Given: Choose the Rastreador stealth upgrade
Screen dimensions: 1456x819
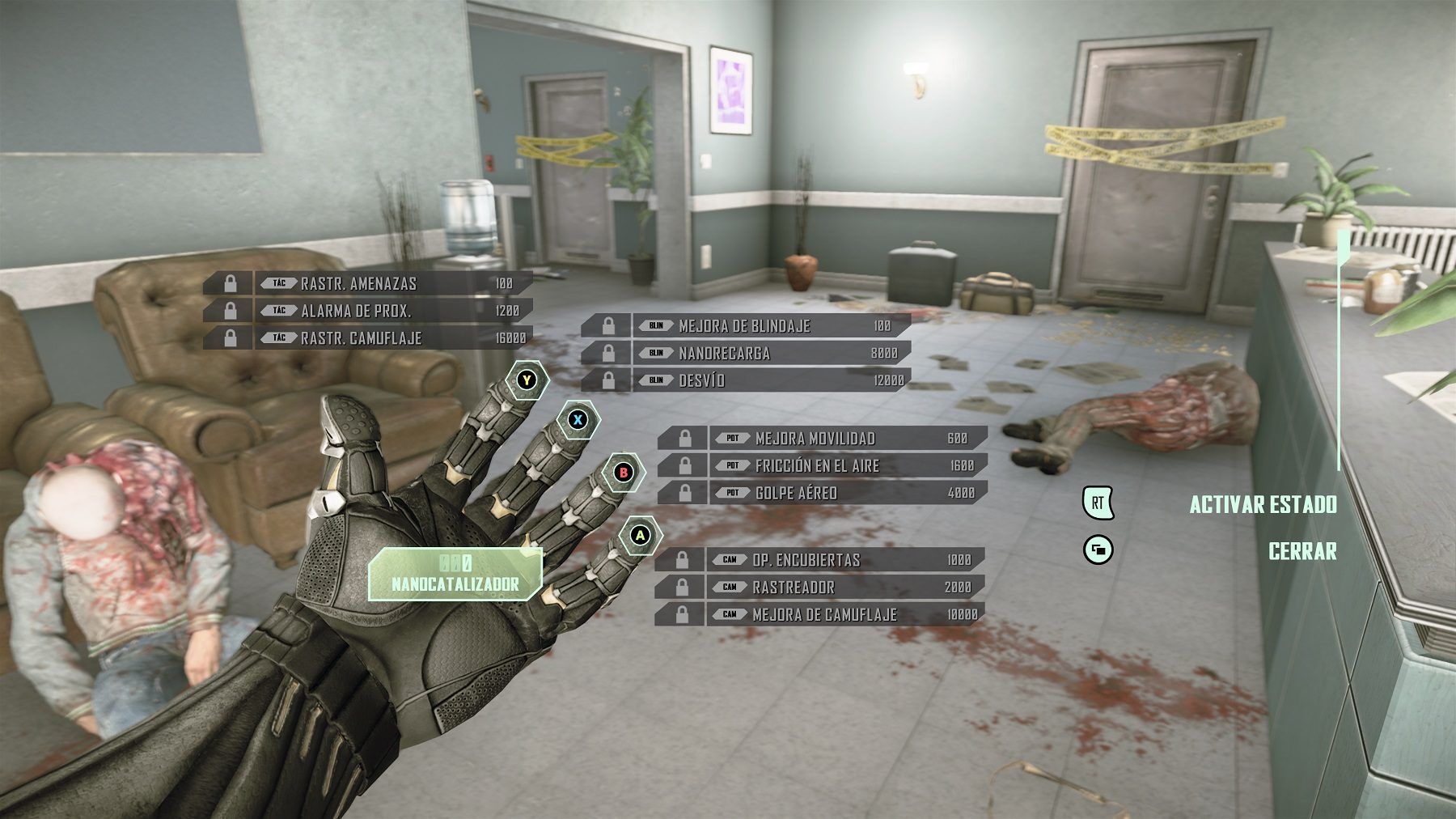Looking at the screenshot, I should point(819,588).
